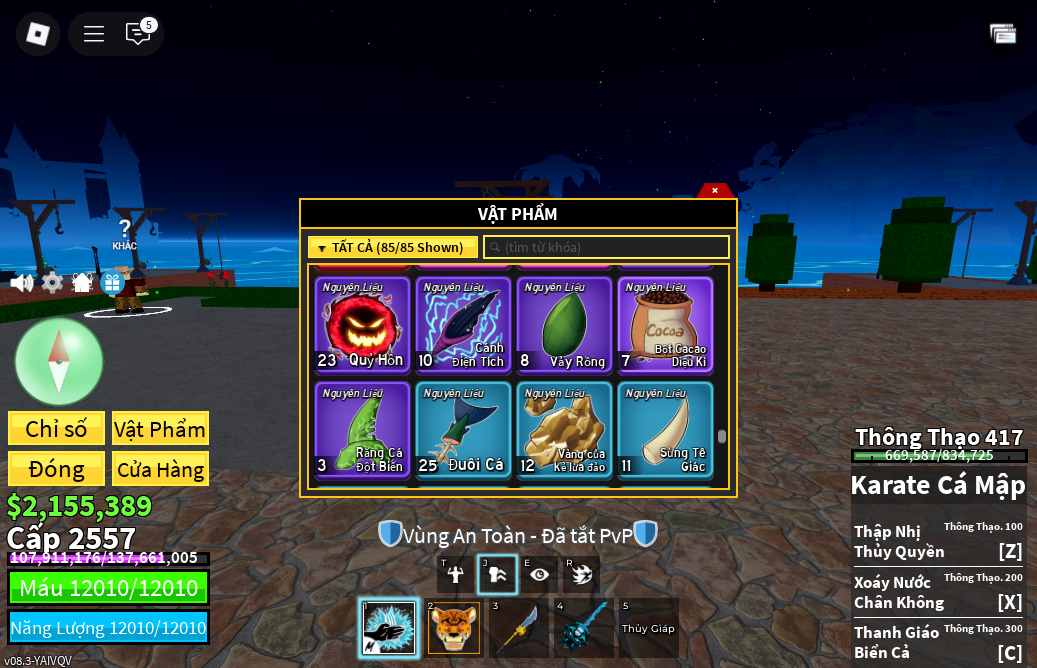
Task: Open the Cửa Hàng shop
Action: (160, 469)
